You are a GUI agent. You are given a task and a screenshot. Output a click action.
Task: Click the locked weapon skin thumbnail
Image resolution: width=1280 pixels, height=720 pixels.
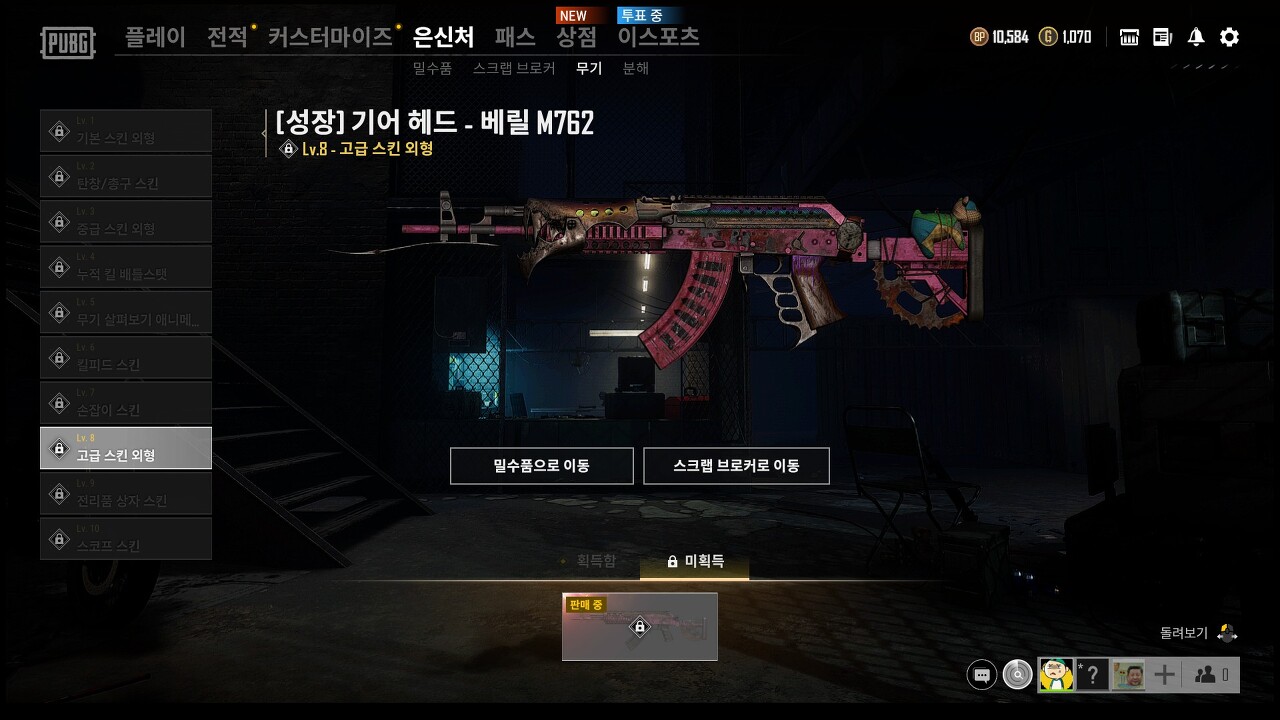click(x=639, y=627)
